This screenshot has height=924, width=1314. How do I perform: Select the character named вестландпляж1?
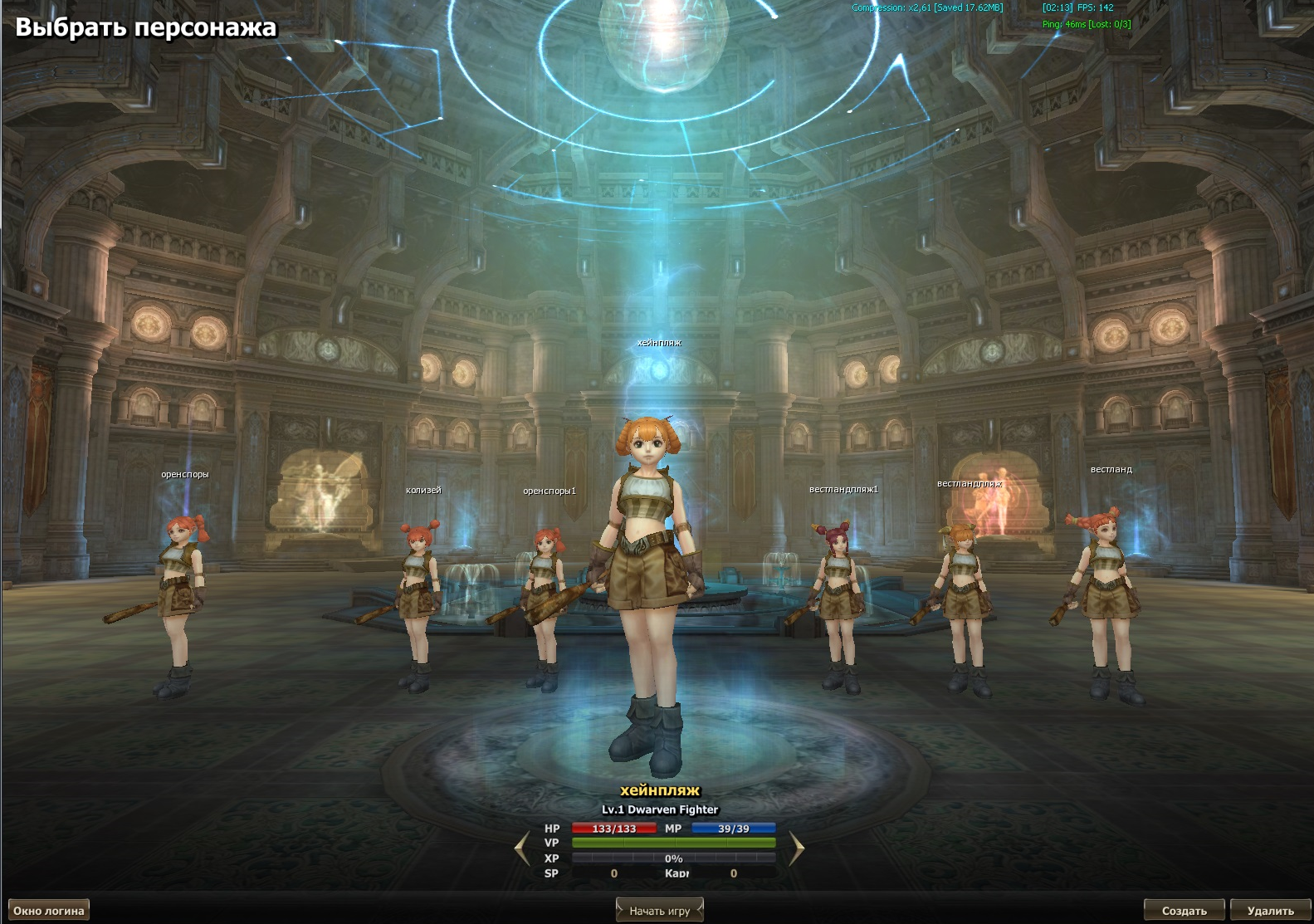point(838,602)
